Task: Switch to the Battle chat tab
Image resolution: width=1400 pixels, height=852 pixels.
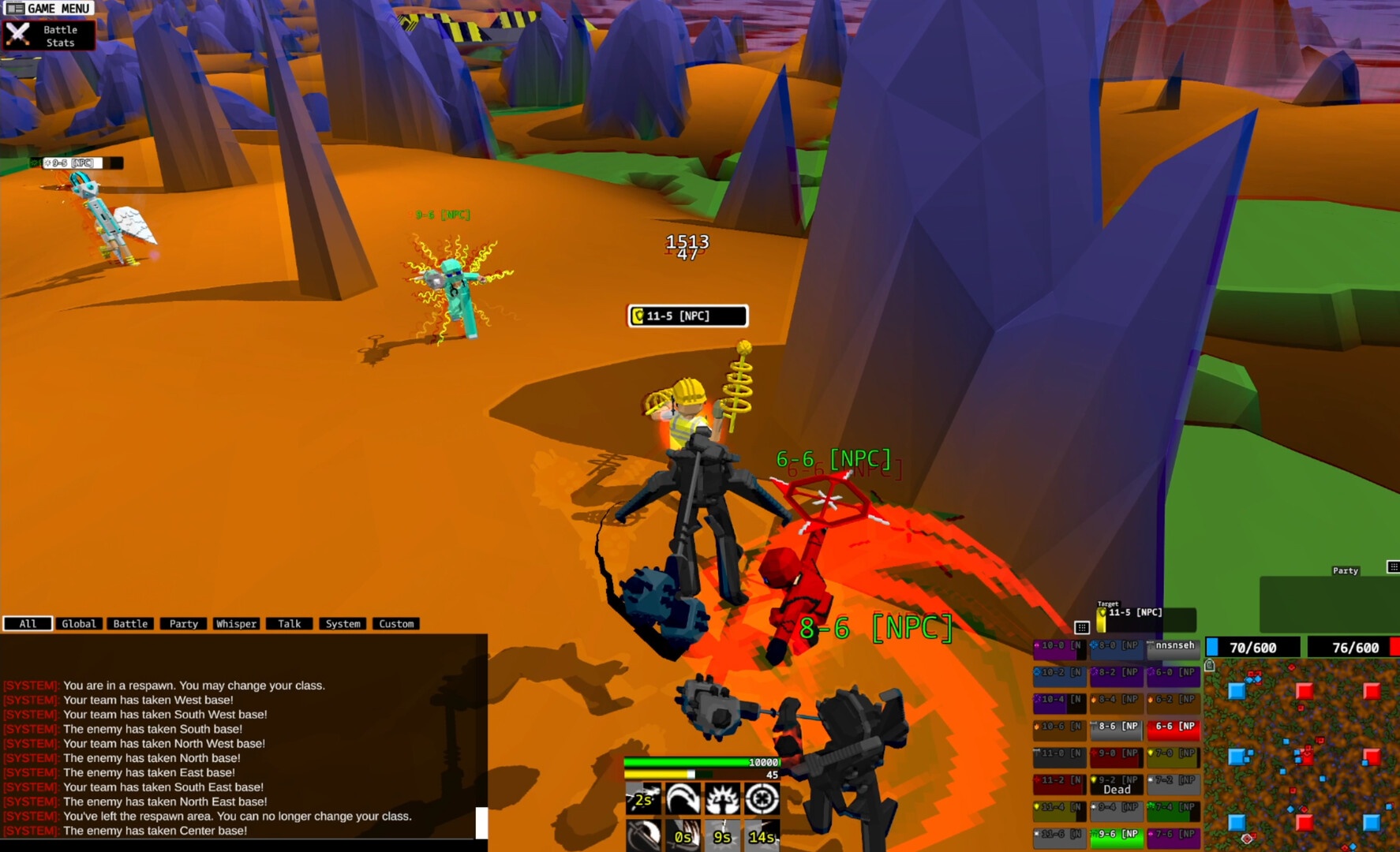Action: click(129, 623)
